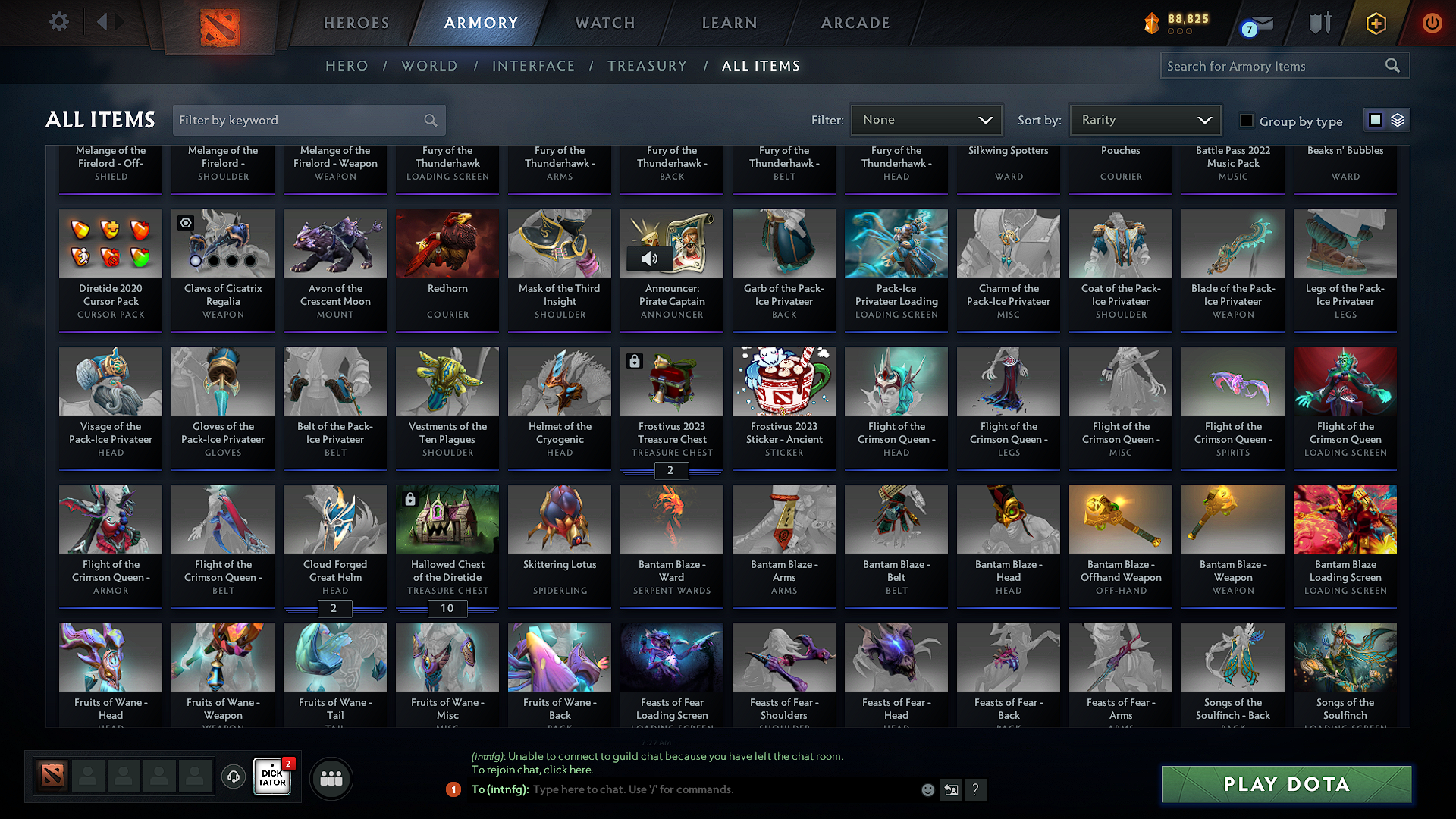The height and width of the screenshot is (819, 1456).
Task: Switch to the WATCH tab
Action: pos(604,23)
